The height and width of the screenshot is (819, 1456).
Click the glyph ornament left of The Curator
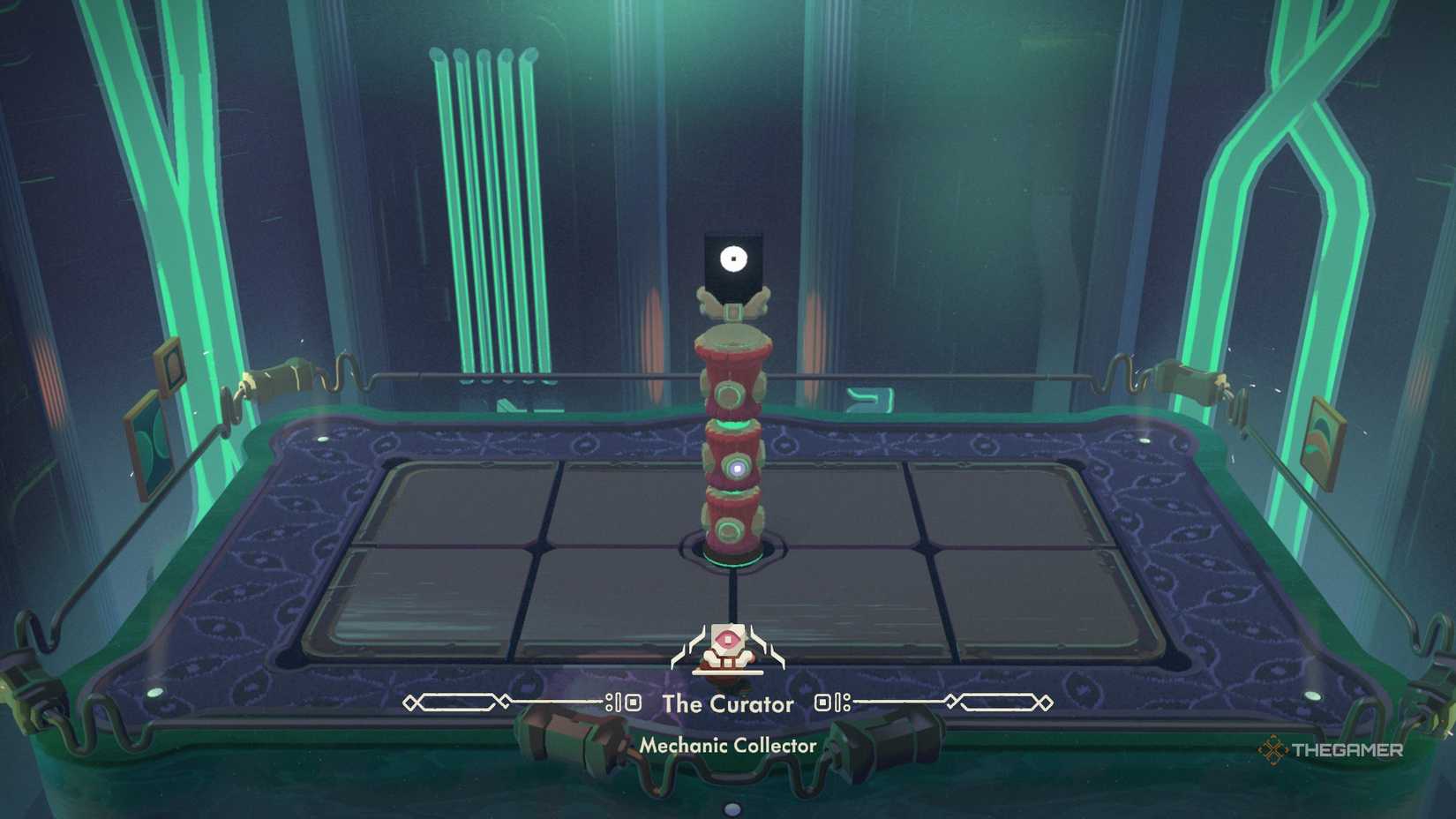(x=624, y=703)
